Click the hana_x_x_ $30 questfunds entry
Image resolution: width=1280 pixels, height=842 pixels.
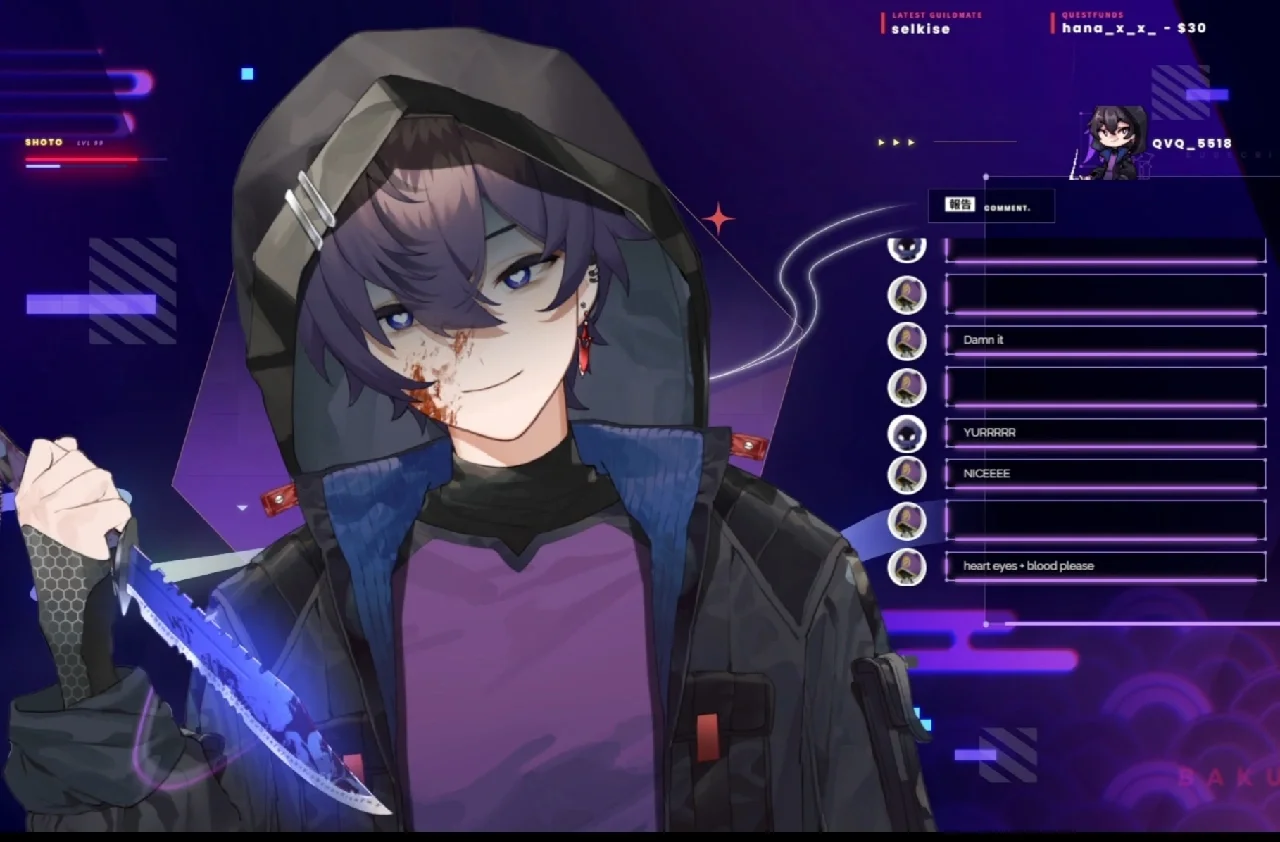[x=1133, y=28]
